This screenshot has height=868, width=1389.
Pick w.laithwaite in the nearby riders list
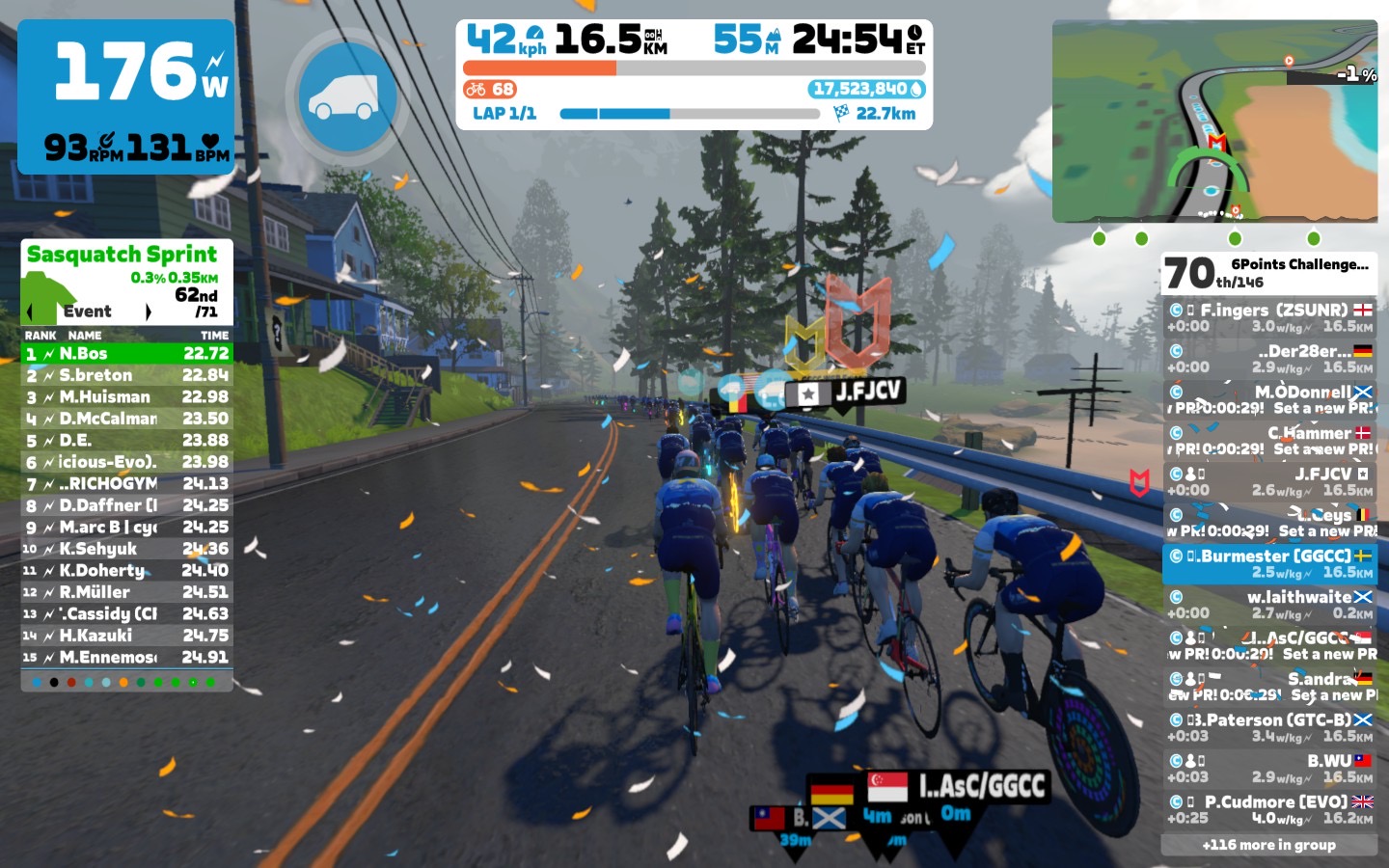click(1268, 605)
